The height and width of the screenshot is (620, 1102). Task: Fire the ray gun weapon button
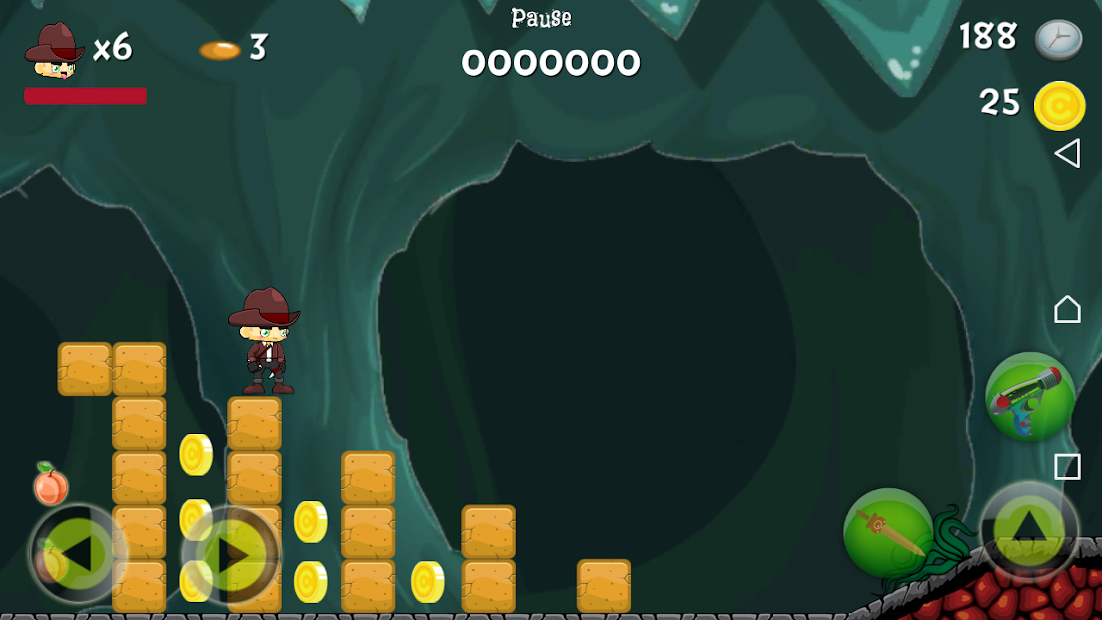click(x=1030, y=397)
